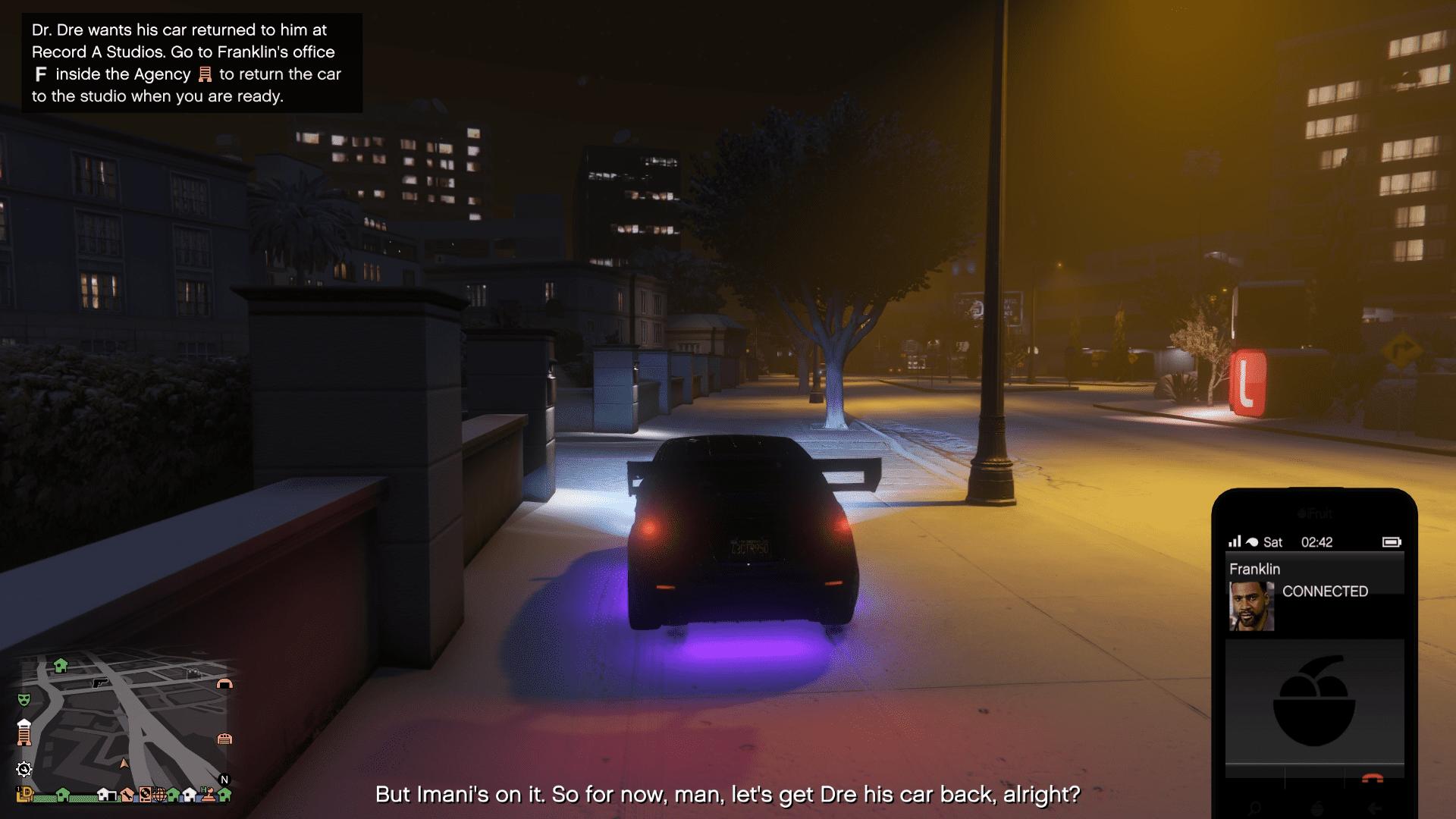1456x819 pixels.
Task: Click the player arrow on the minimap
Action: (x=124, y=764)
